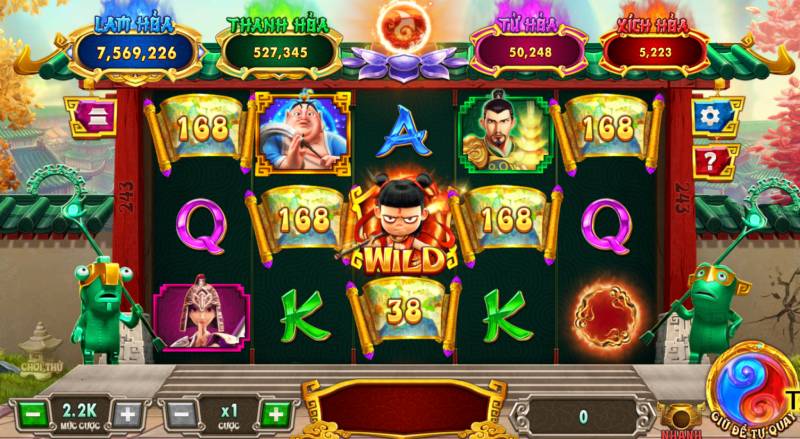Image resolution: width=800 pixels, height=439 pixels.
Task: Lower the x1 bet multiplier with minus
Action: point(179,413)
